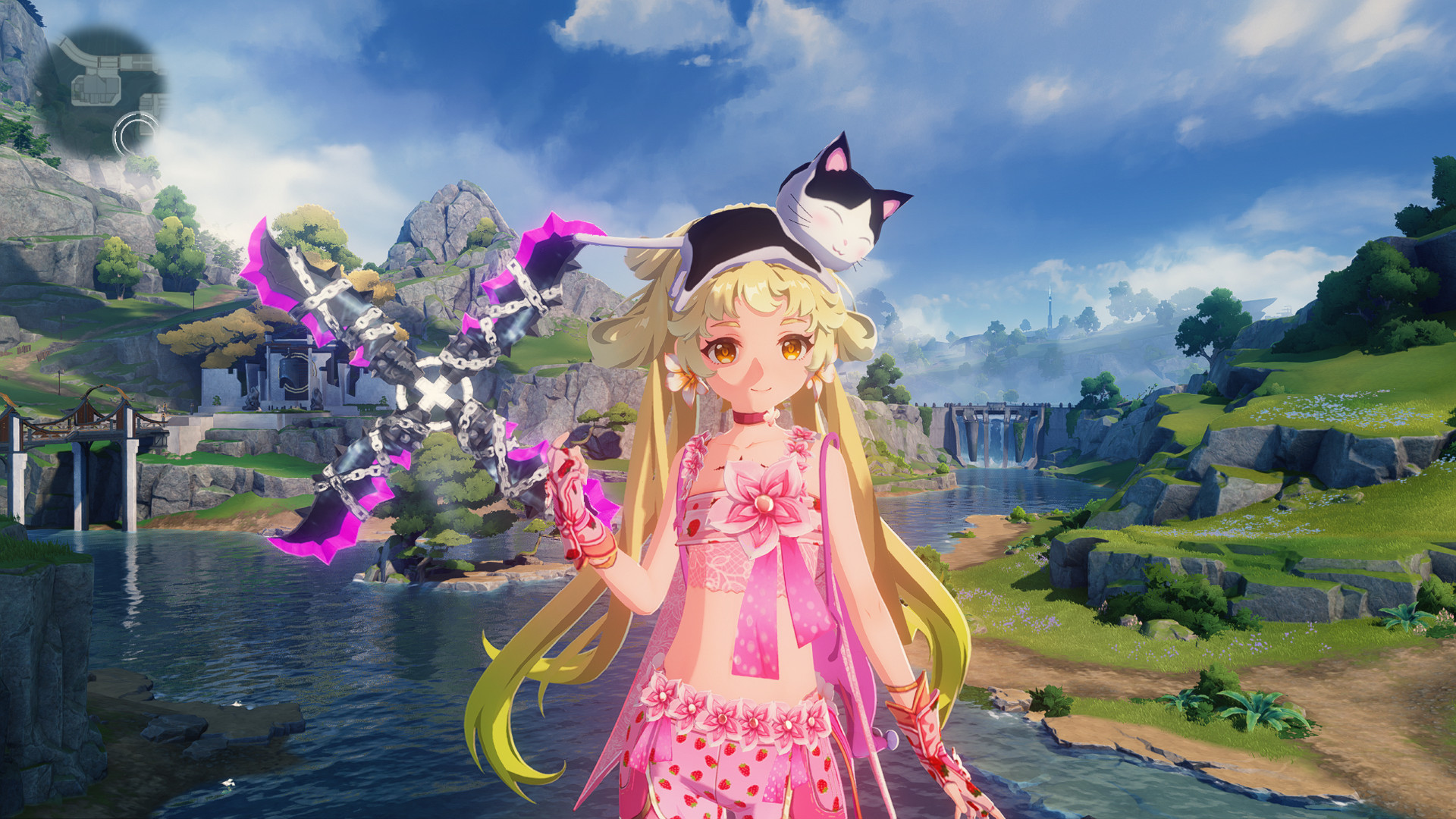This screenshot has width=1456, height=819.
Task: Click the building markers on the minimap
Action: coord(96,88)
